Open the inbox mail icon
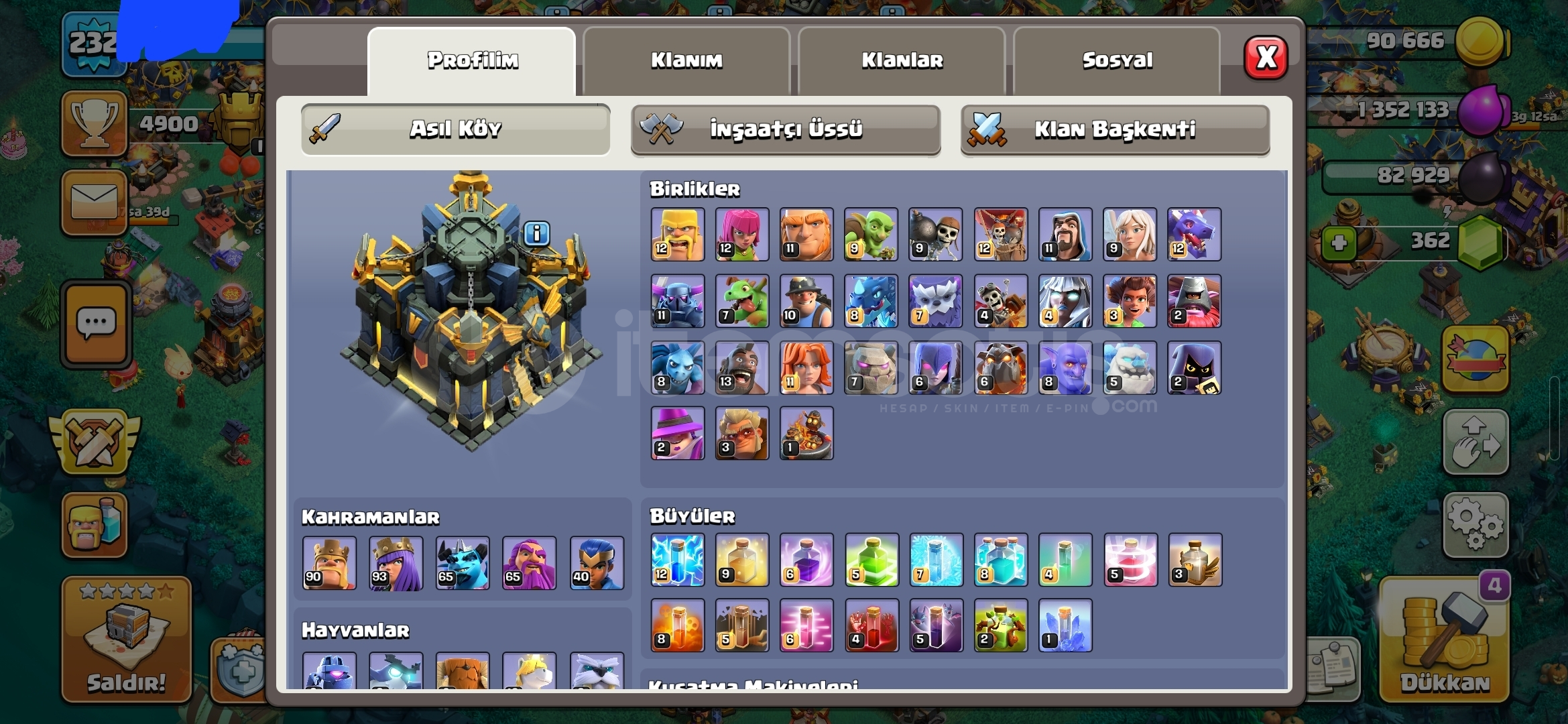The height and width of the screenshot is (724, 1568). point(94,202)
